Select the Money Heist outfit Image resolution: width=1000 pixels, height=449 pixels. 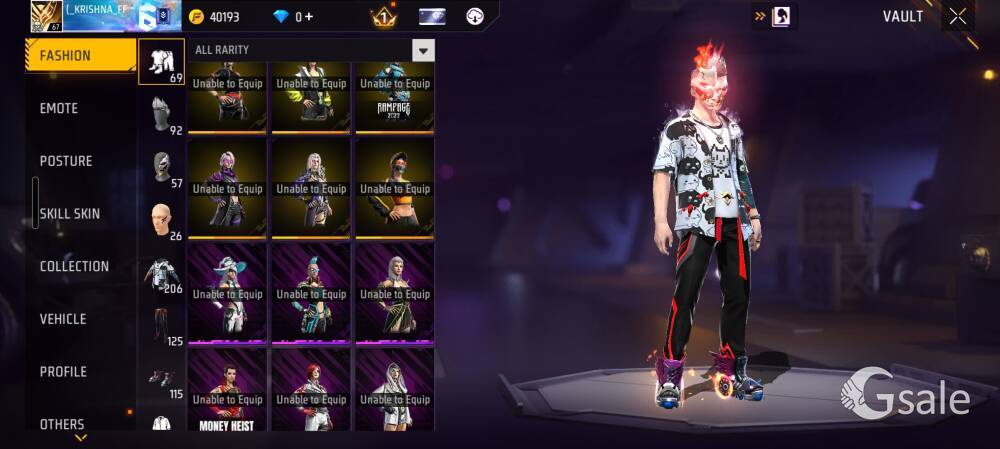click(227, 390)
